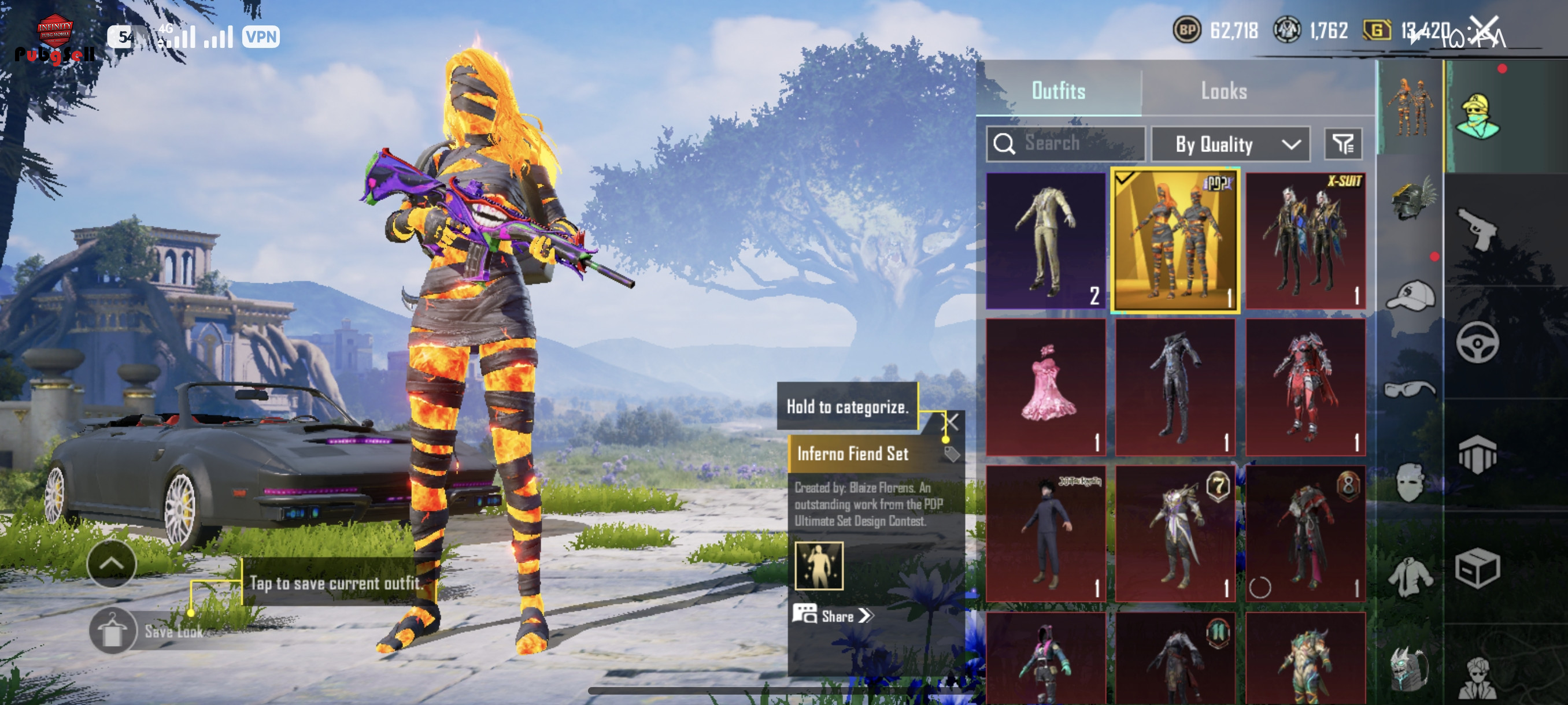Choose the X-Suit outfit tile

pos(1305,240)
